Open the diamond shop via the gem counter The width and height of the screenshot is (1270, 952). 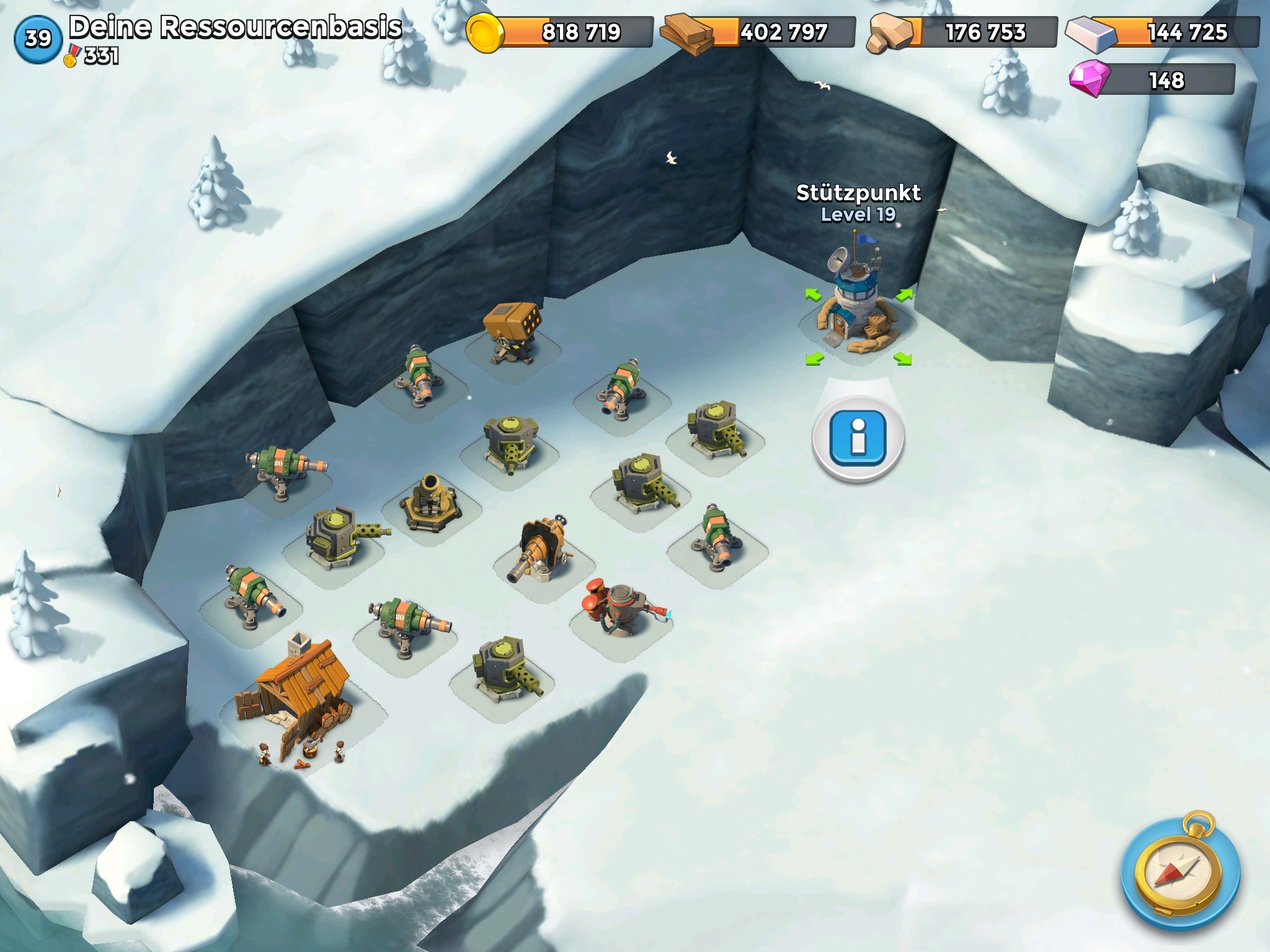click(x=1153, y=81)
